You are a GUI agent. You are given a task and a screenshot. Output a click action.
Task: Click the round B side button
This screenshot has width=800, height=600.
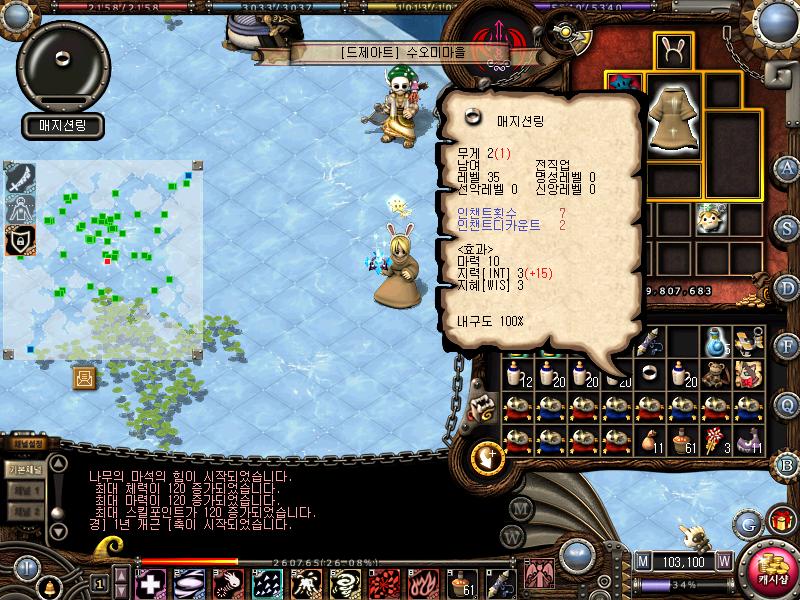pos(787,463)
